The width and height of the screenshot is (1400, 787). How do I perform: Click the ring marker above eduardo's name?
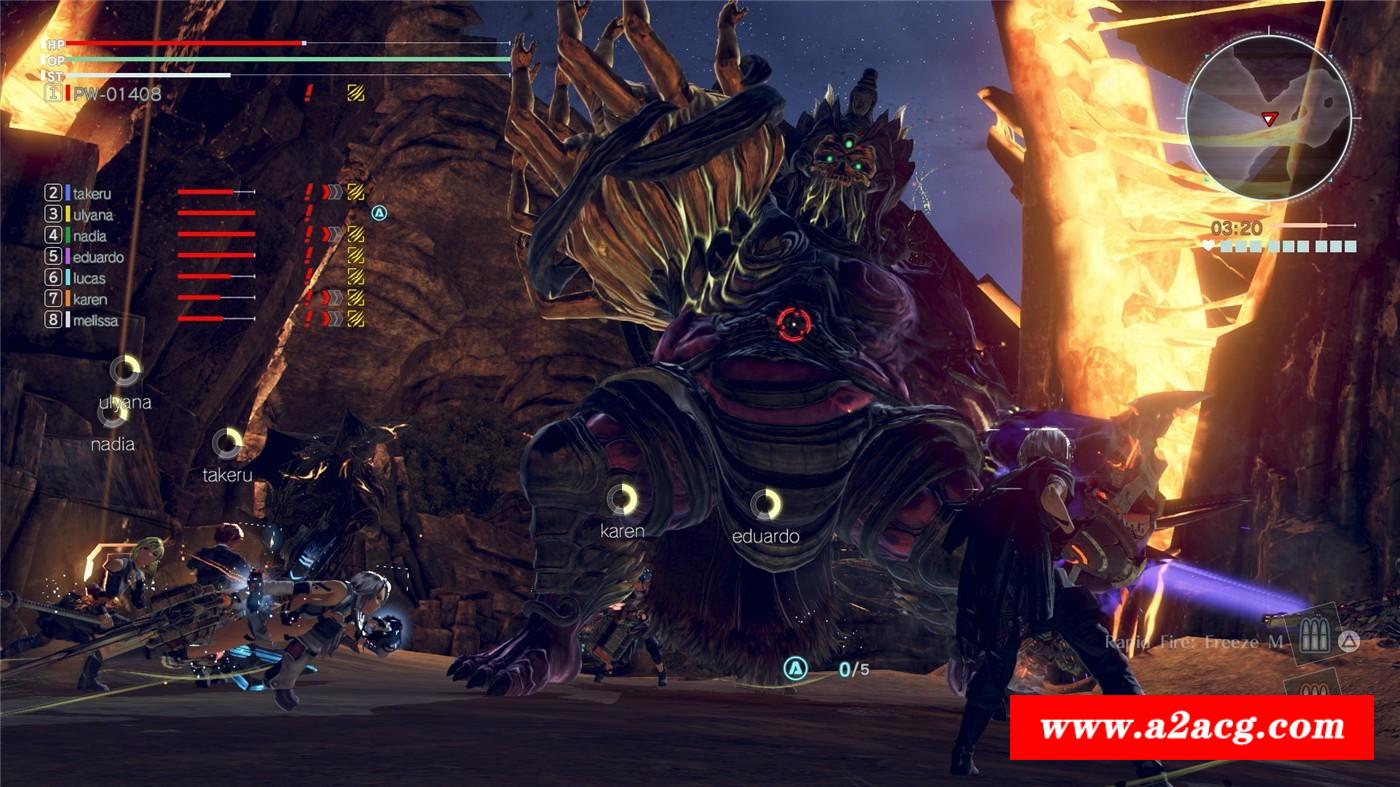coord(766,504)
